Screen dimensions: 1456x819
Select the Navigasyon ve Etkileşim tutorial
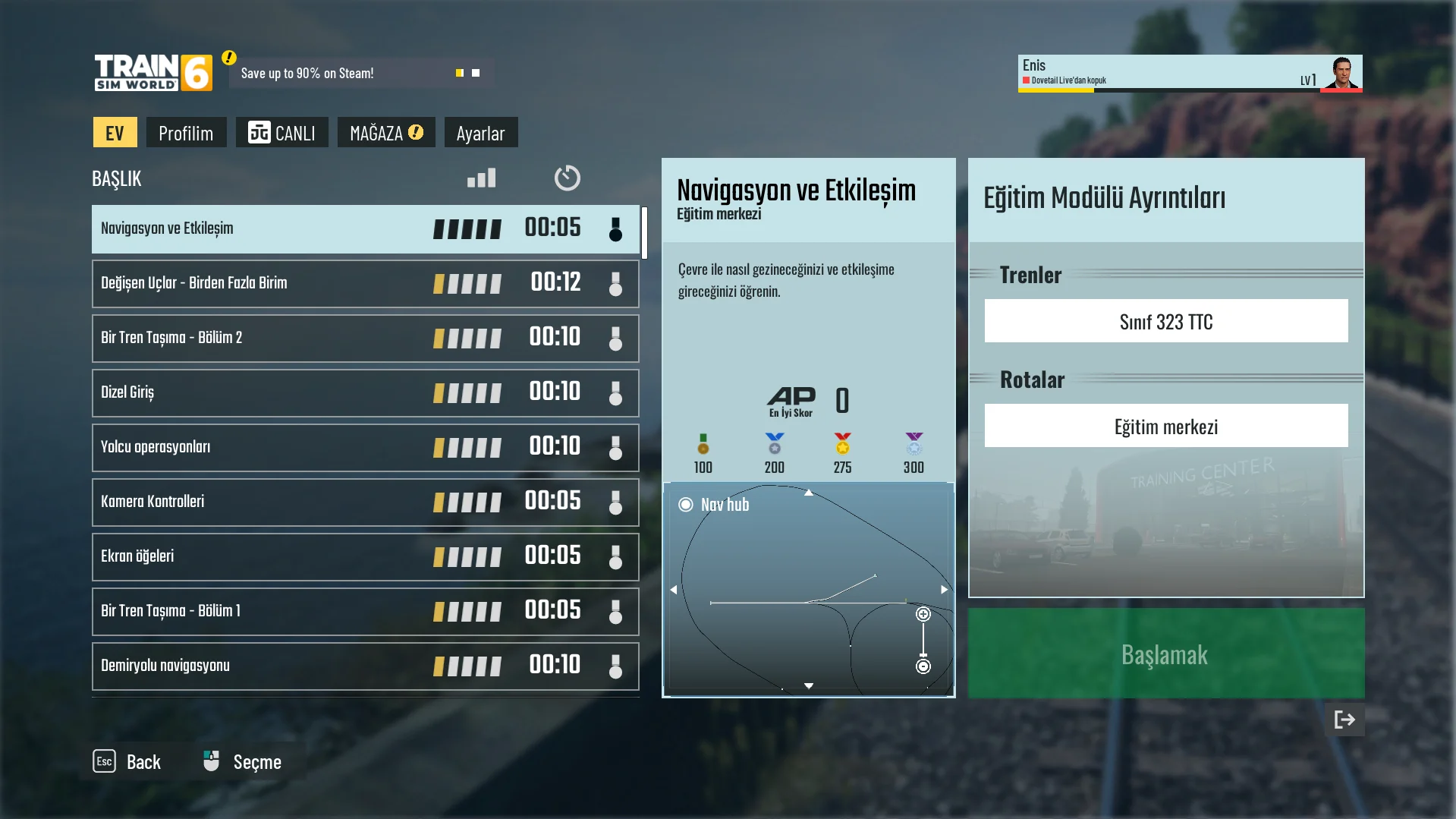coord(365,228)
